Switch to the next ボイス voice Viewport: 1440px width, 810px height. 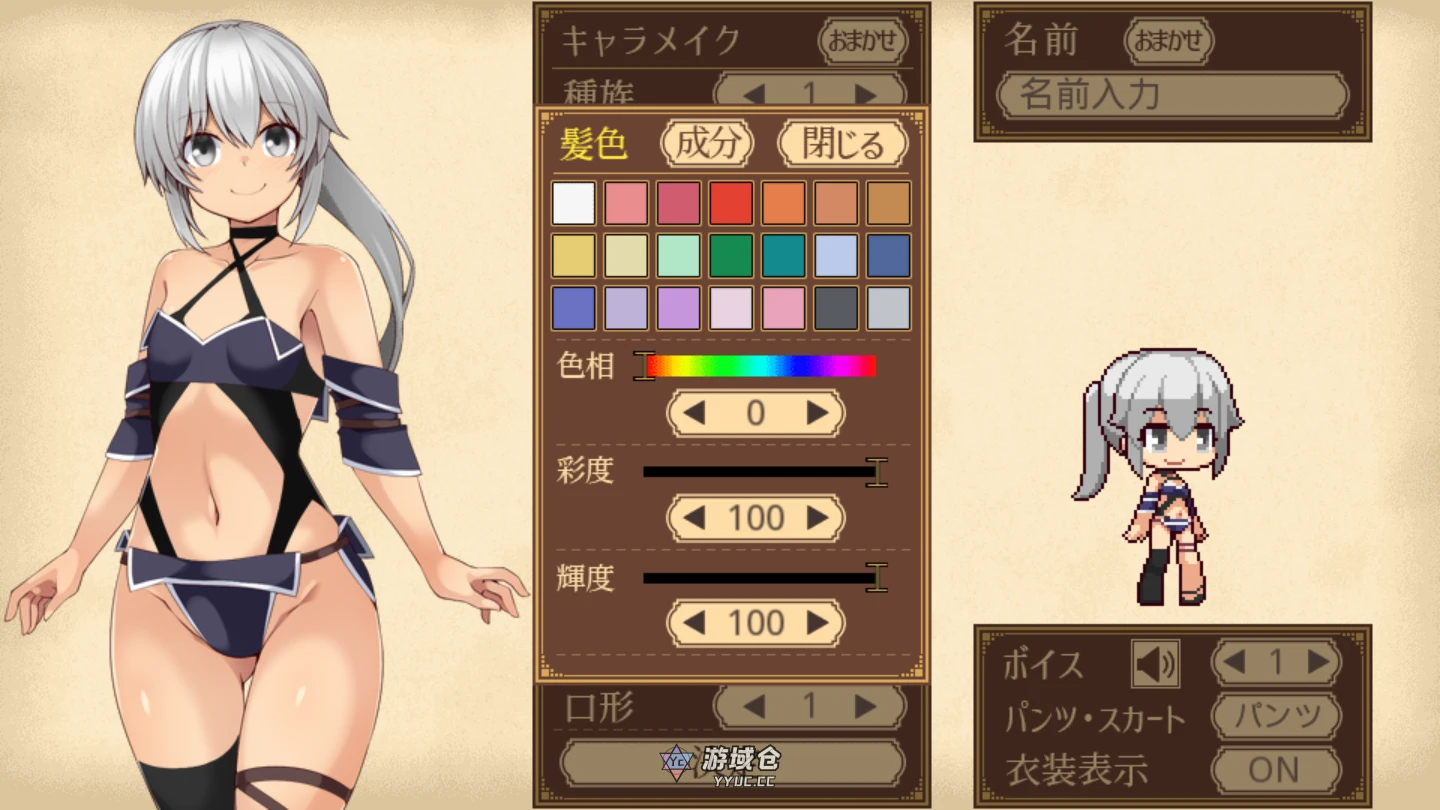pos(1318,662)
